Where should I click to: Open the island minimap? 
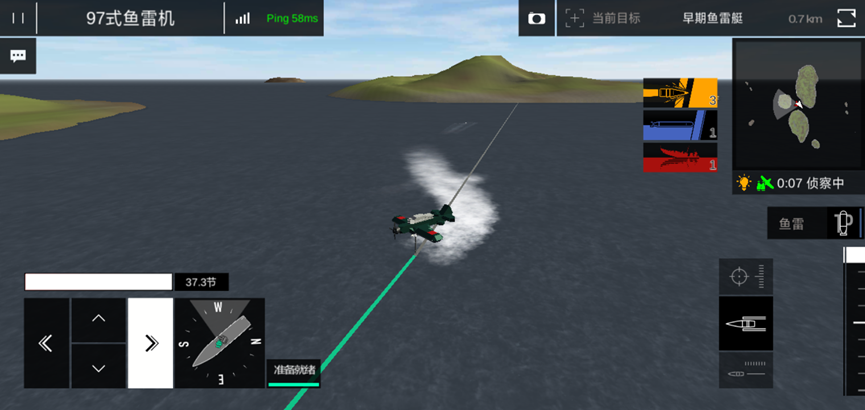(798, 103)
